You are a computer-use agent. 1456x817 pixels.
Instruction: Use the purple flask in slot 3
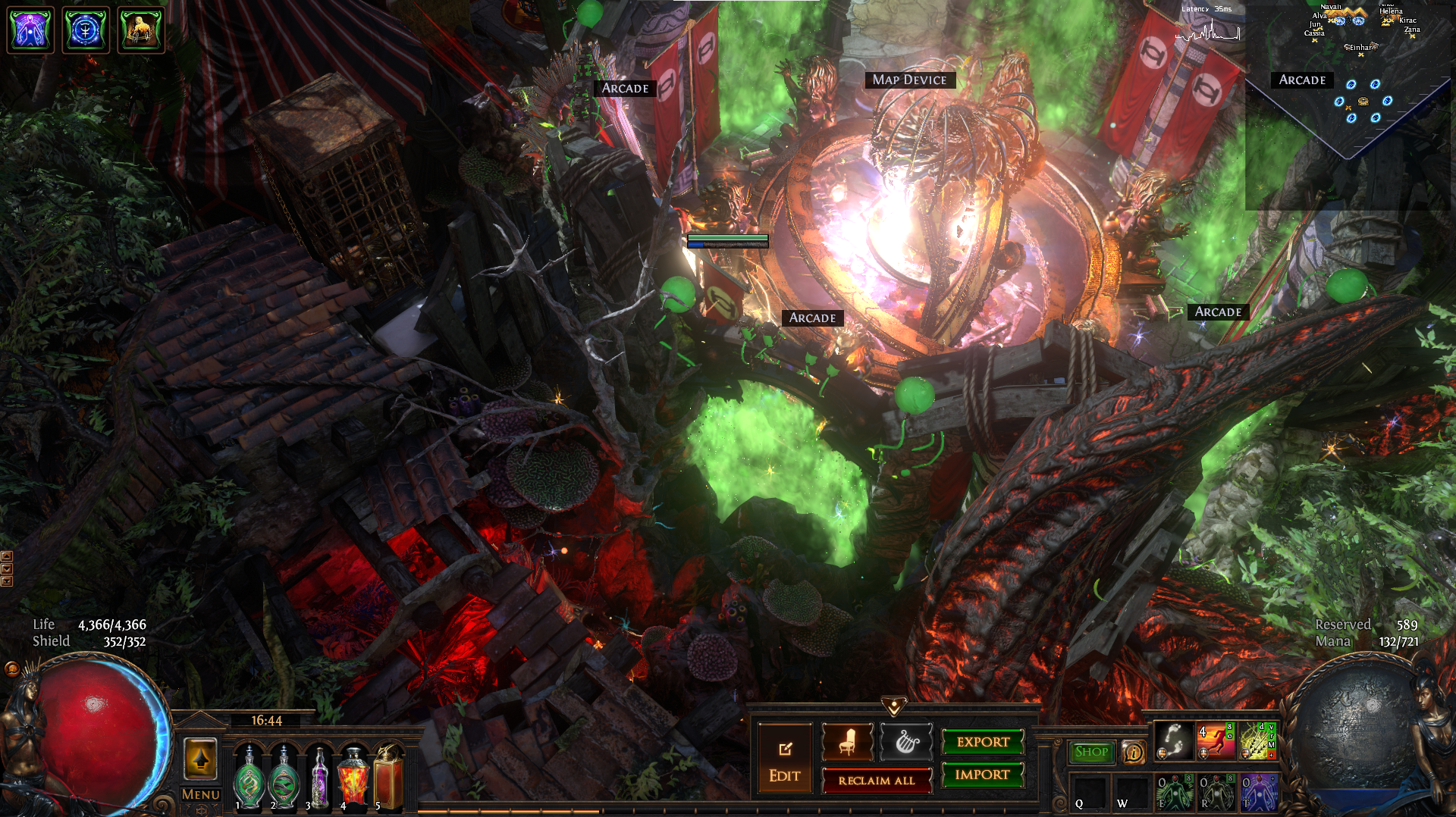pyautogui.click(x=319, y=778)
